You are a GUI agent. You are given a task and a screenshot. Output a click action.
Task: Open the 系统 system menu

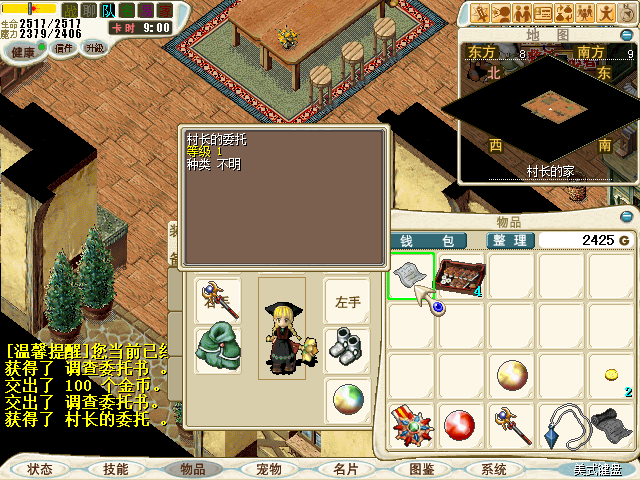tap(494, 468)
